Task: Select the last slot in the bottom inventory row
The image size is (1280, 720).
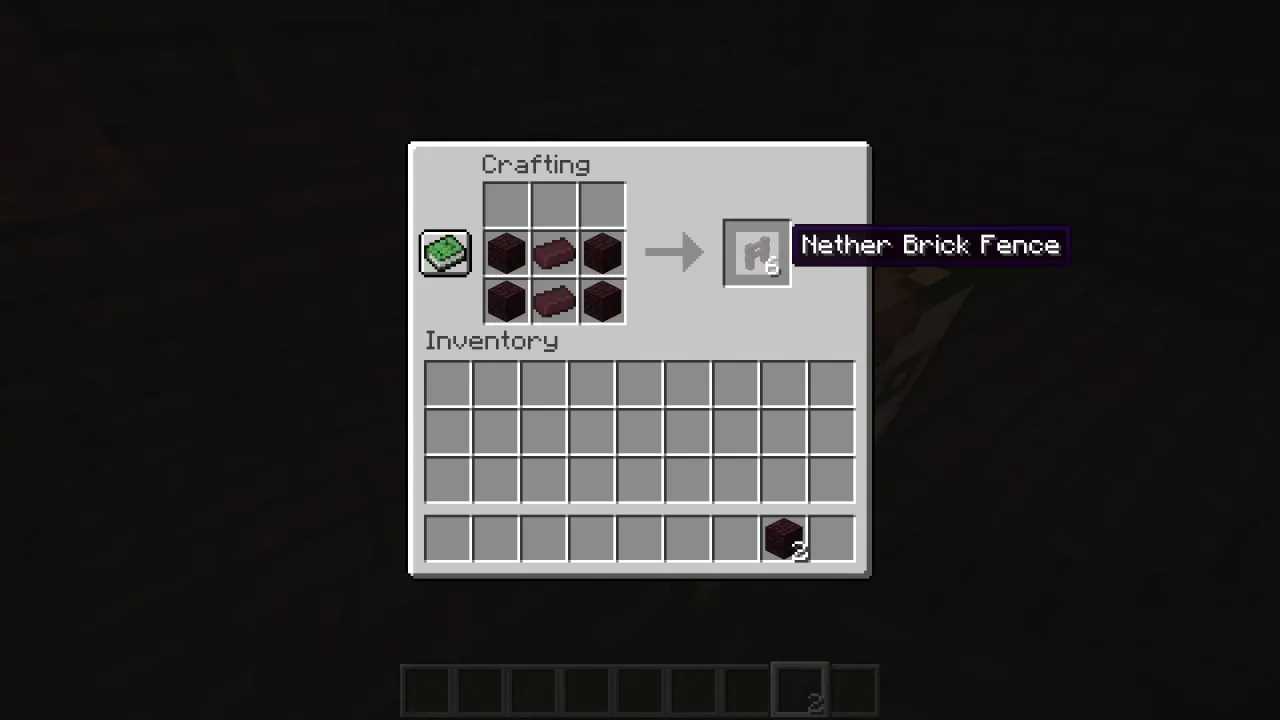Action: point(831,539)
